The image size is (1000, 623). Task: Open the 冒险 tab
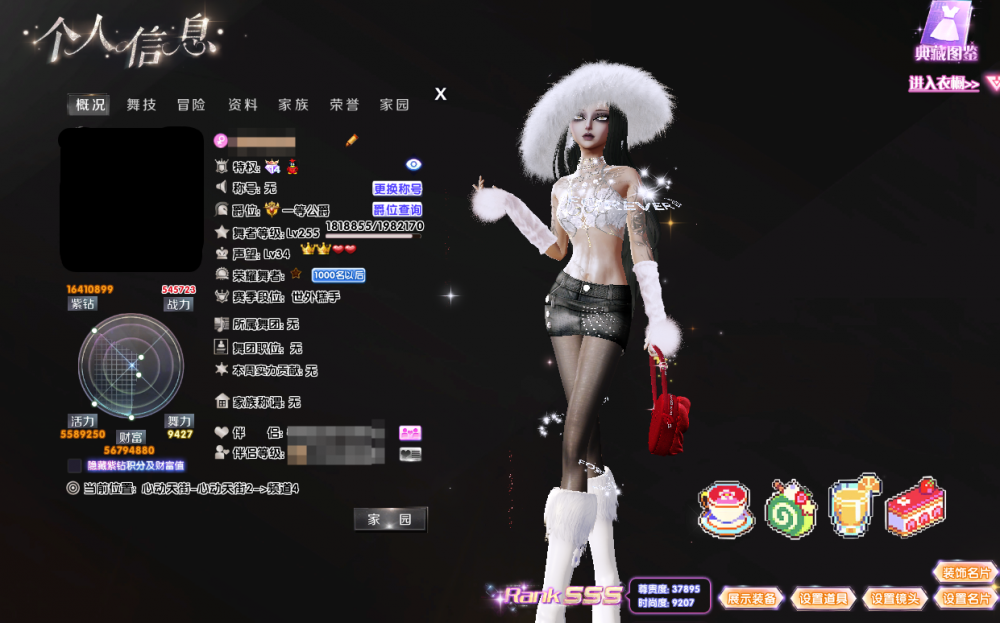pyautogui.click(x=191, y=104)
